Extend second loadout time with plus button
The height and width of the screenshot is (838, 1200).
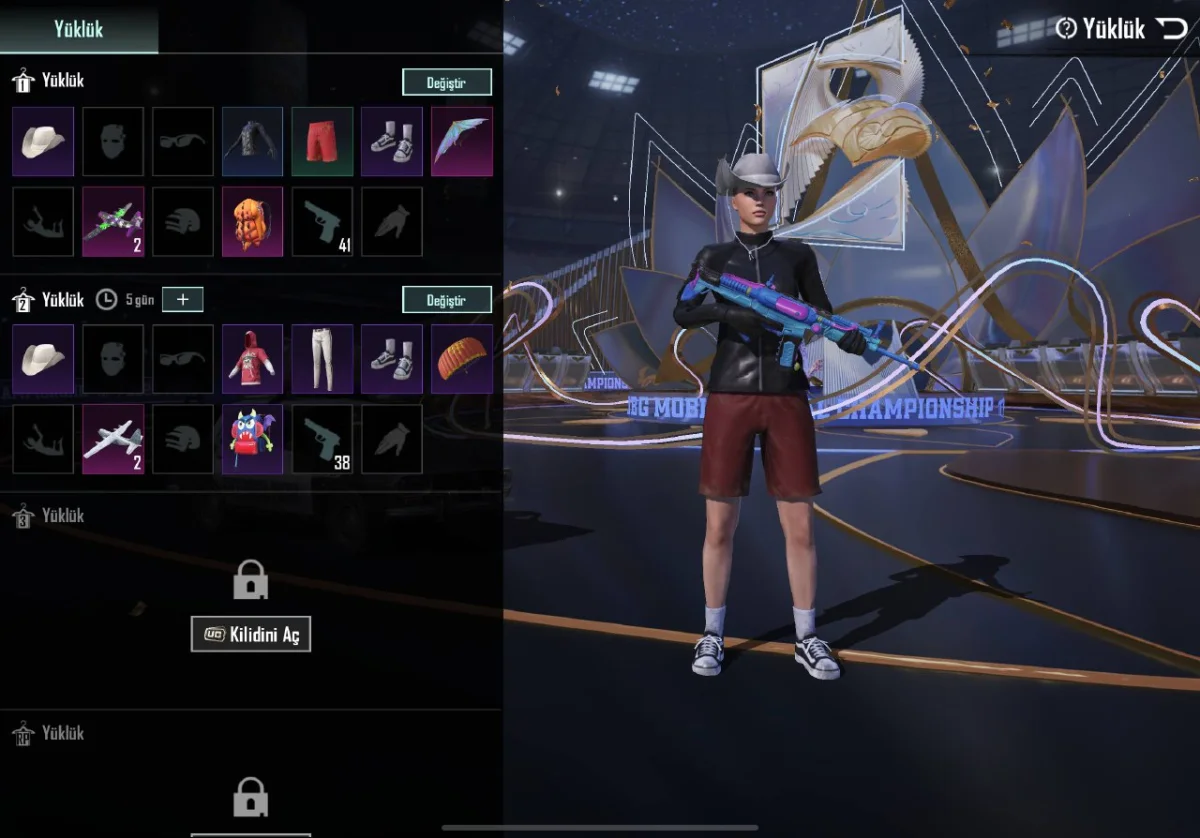182,298
